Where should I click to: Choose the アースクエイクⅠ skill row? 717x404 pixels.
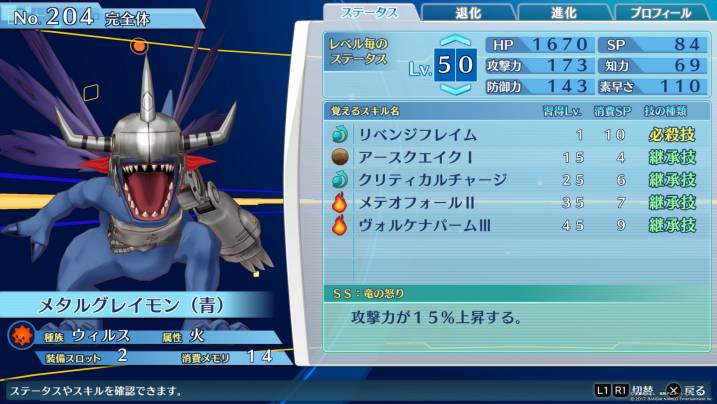point(514,157)
